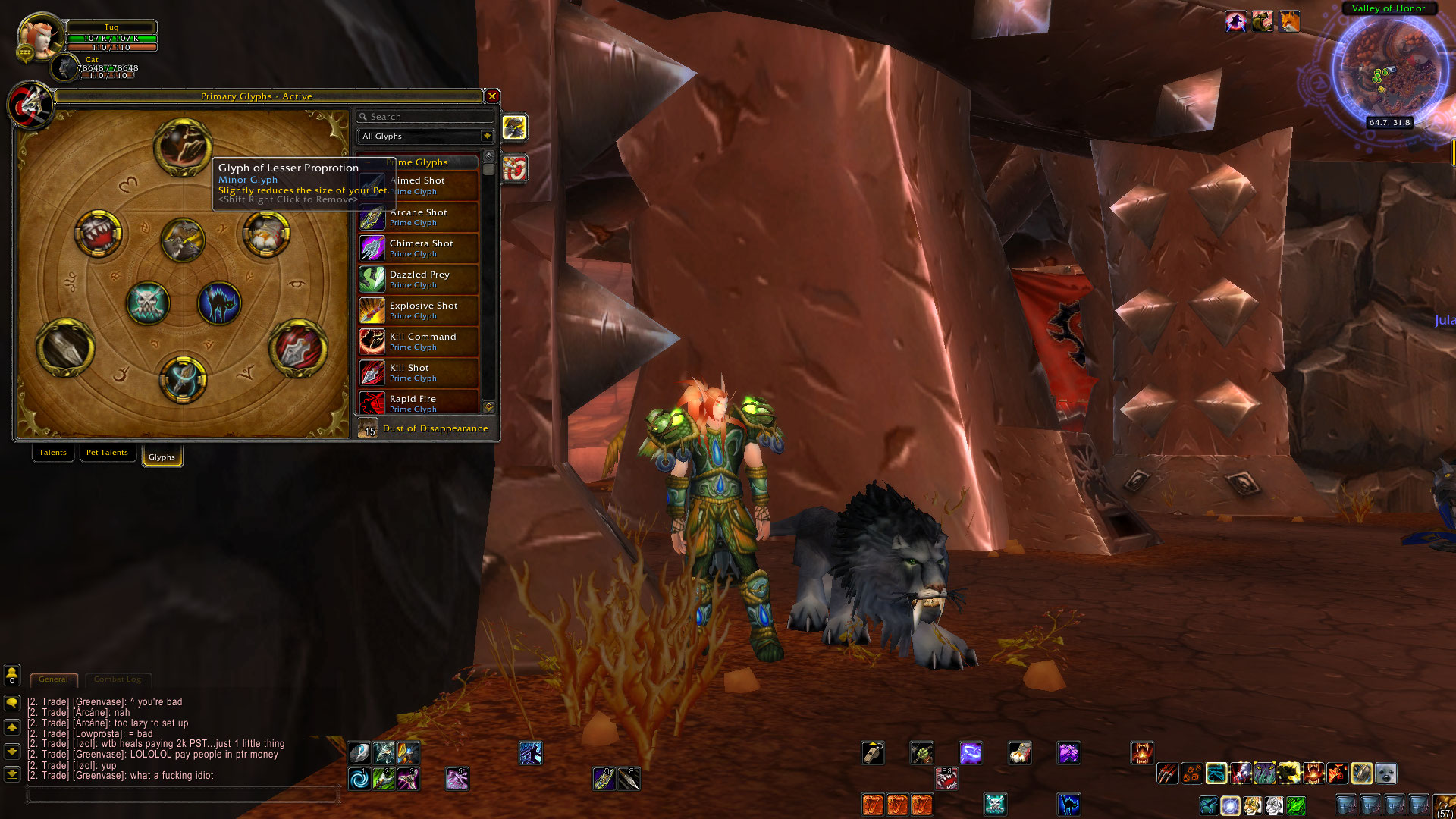The width and height of the screenshot is (1456, 819).
Task: Select the Explosive Shot glyph icon
Action: tap(371, 311)
